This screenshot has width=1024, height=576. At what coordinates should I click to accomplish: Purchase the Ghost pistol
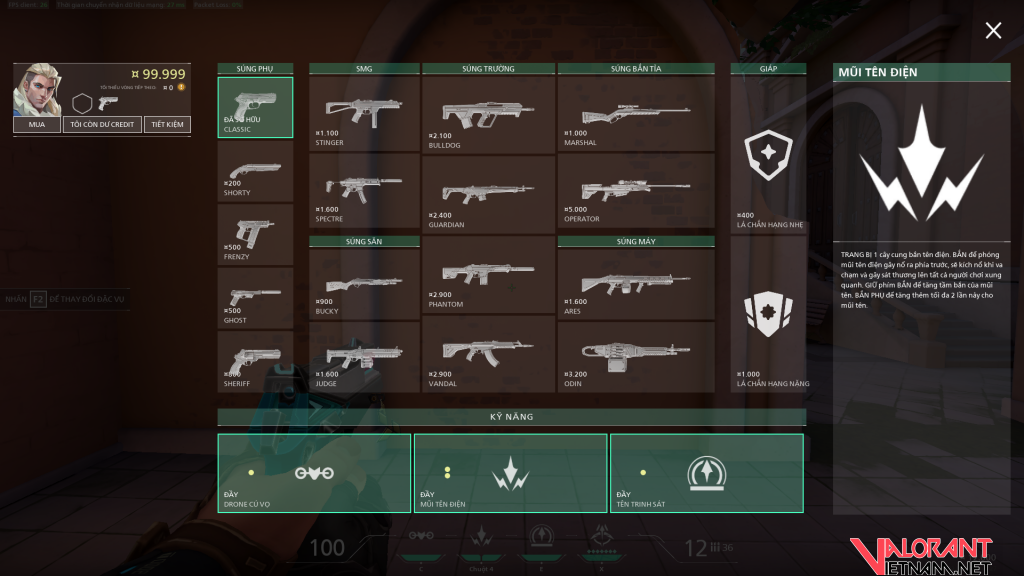(x=255, y=298)
